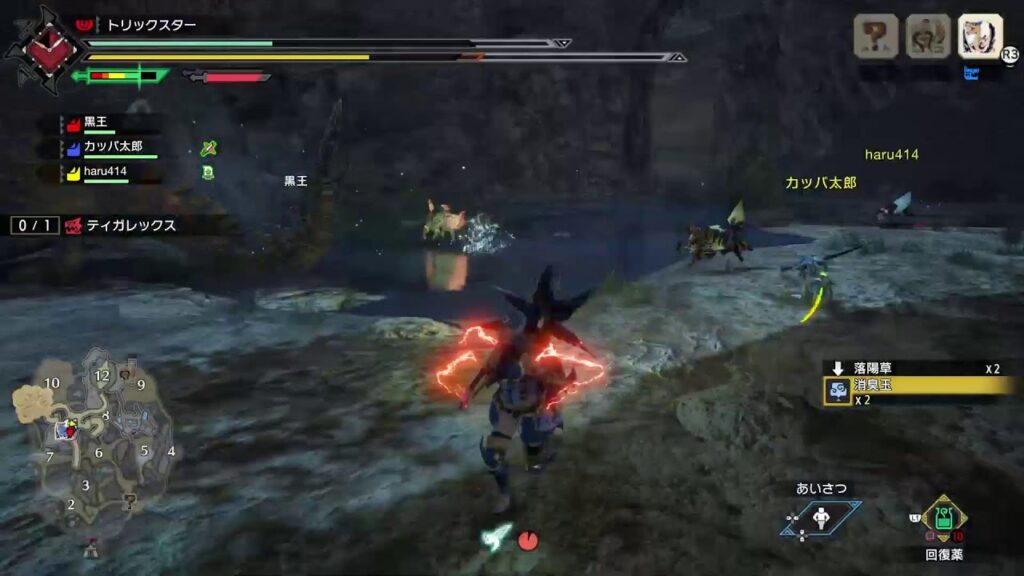Select party member 黒王 in the list

97,122
